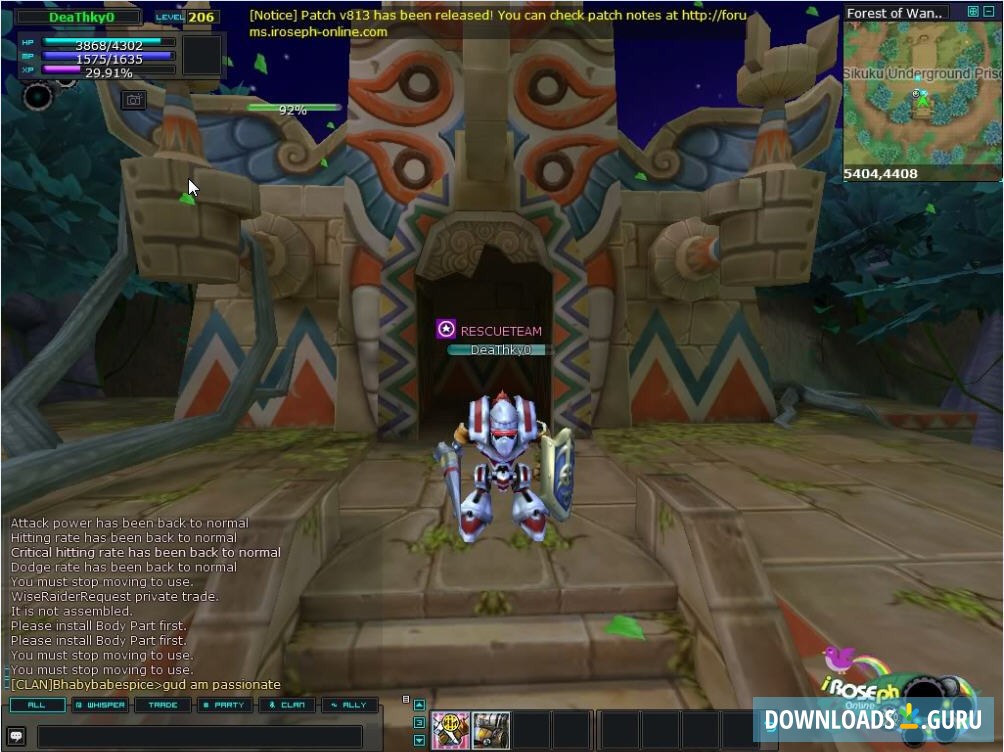Click the screenshot camera icon
The height and width of the screenshot is (752, 1004).
point(133,99)
